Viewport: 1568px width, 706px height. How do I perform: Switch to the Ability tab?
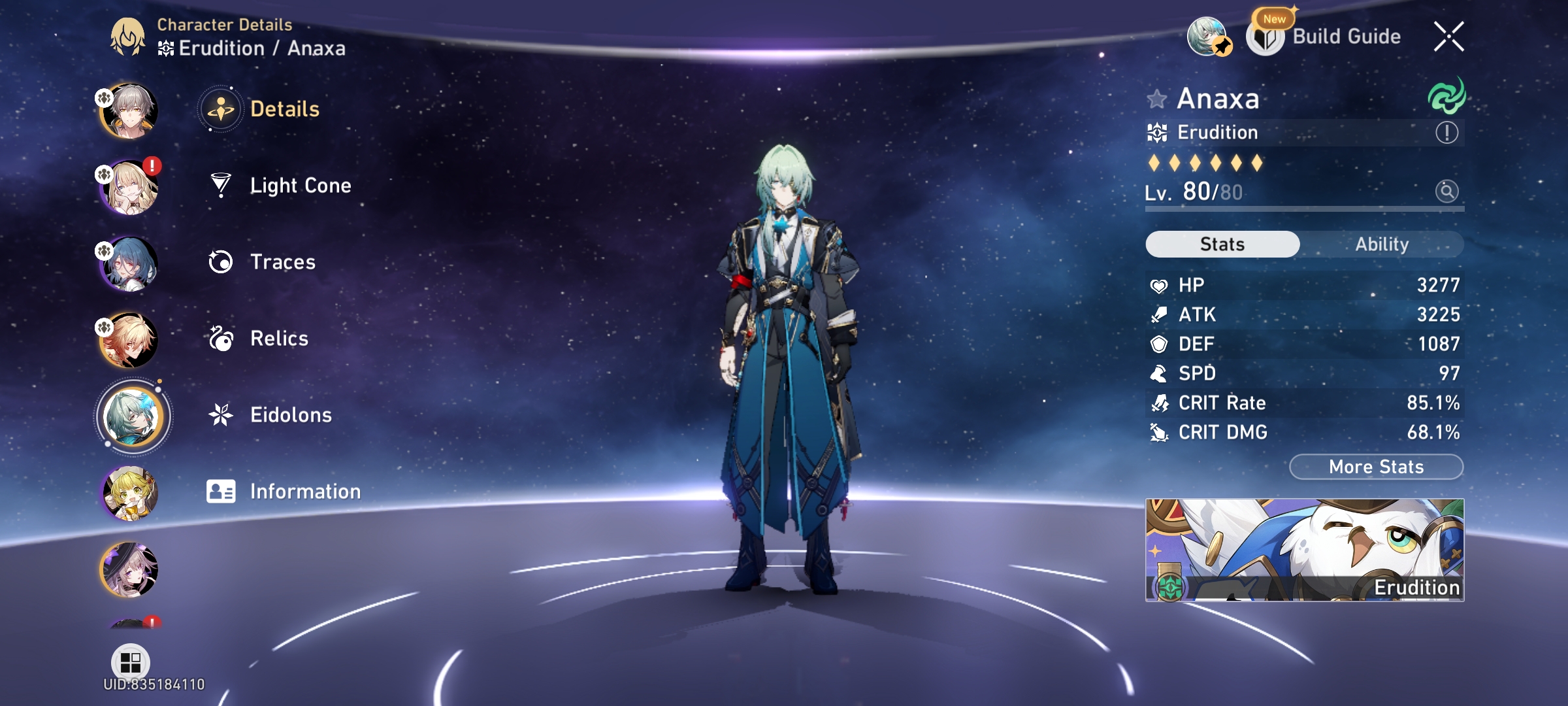click(x=1383, y=244)
